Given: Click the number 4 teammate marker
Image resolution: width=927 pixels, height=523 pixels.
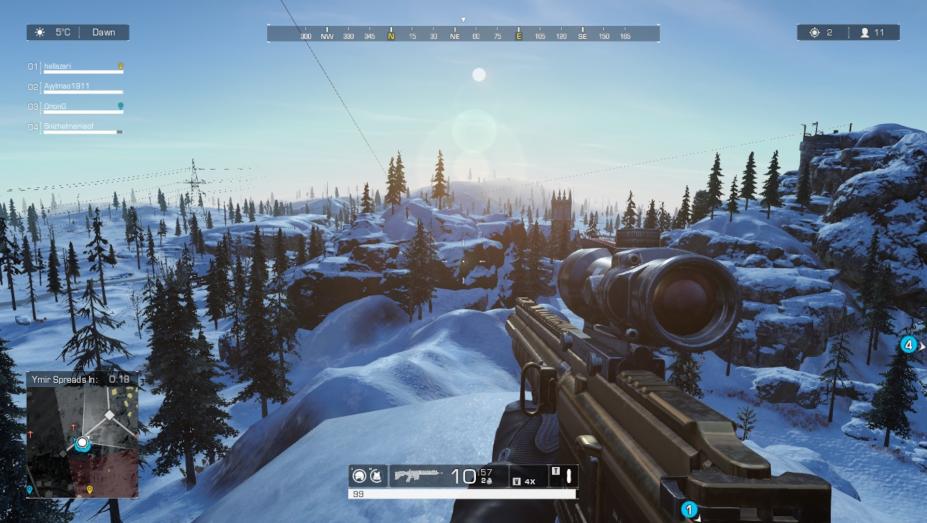Looking at the screenshot, I should point(908,345).
